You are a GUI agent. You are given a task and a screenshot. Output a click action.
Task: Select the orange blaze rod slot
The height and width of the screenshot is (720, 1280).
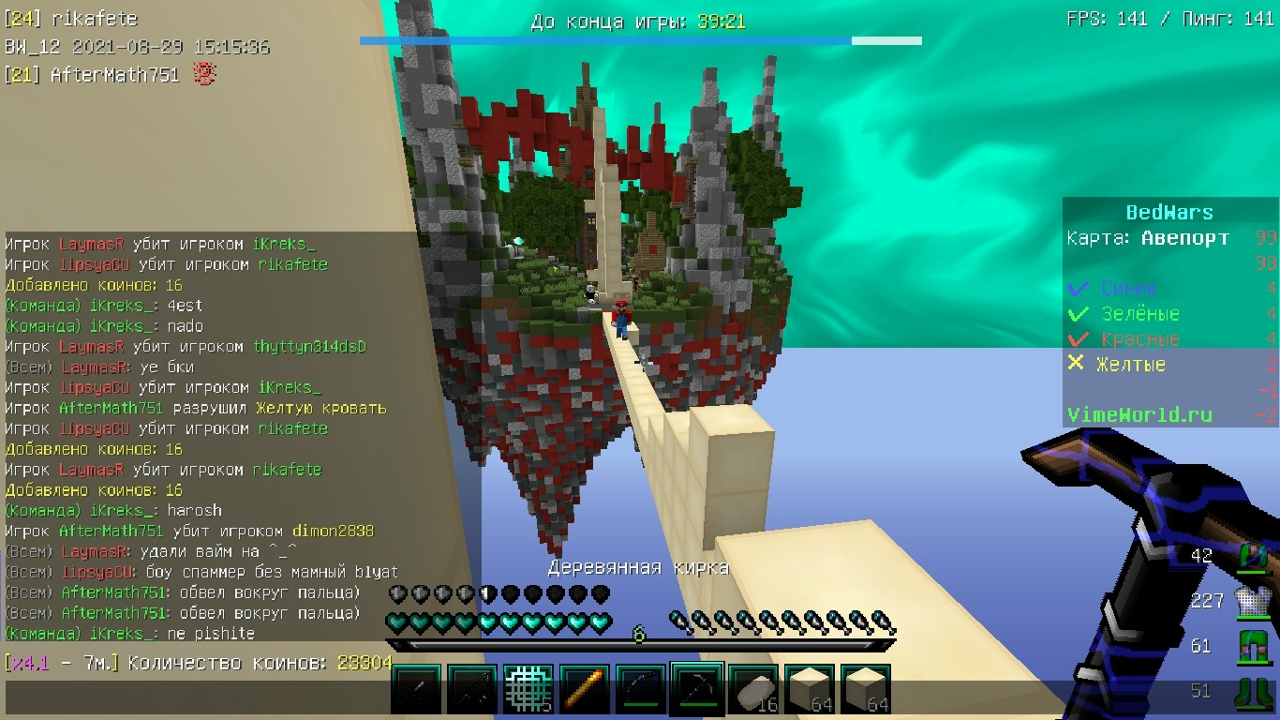click(584, 690)
